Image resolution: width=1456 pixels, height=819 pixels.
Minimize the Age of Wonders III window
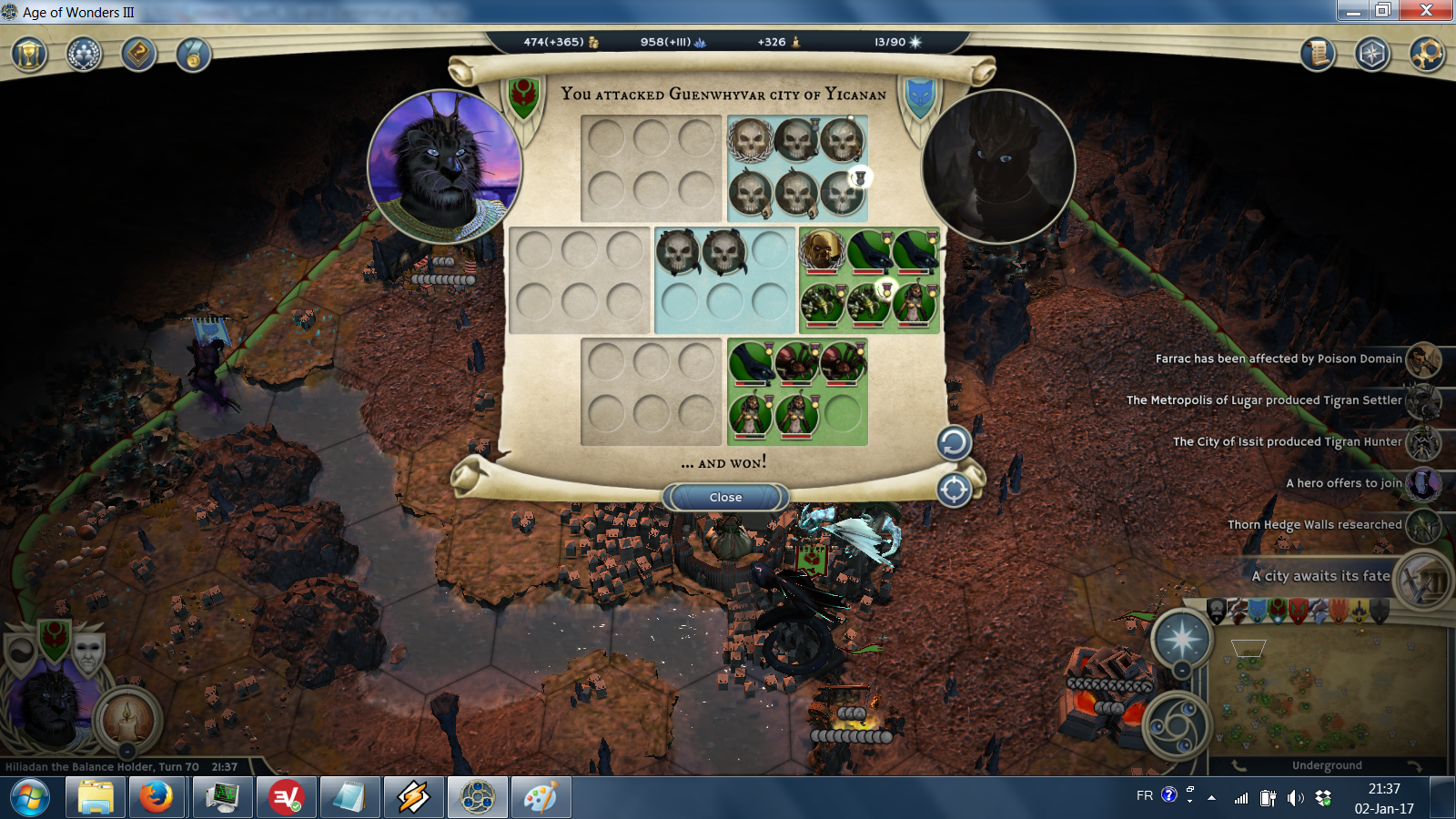point(1353,11)
